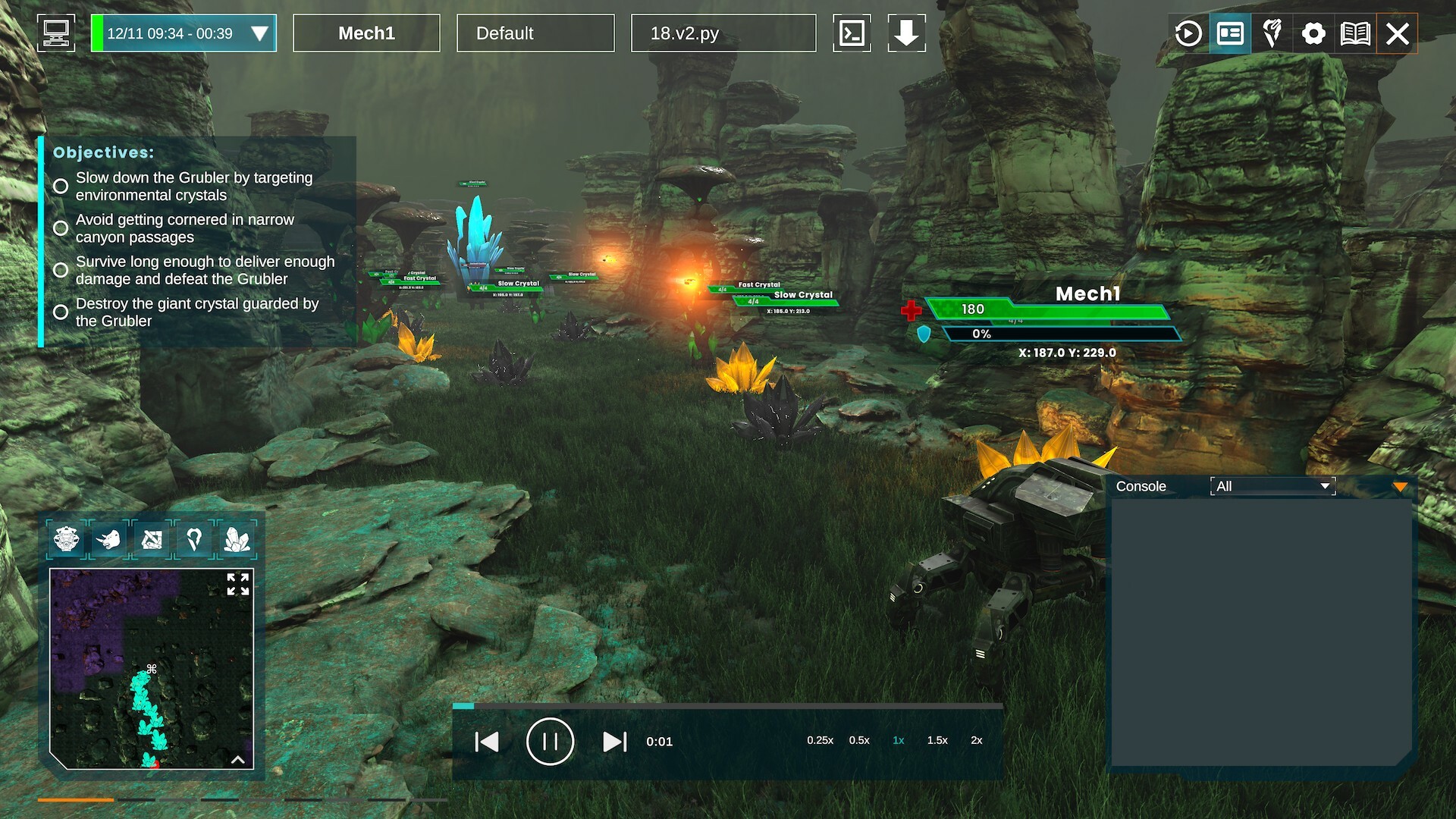
Task: Open the documentation book icon
Action: [1356, 33]
